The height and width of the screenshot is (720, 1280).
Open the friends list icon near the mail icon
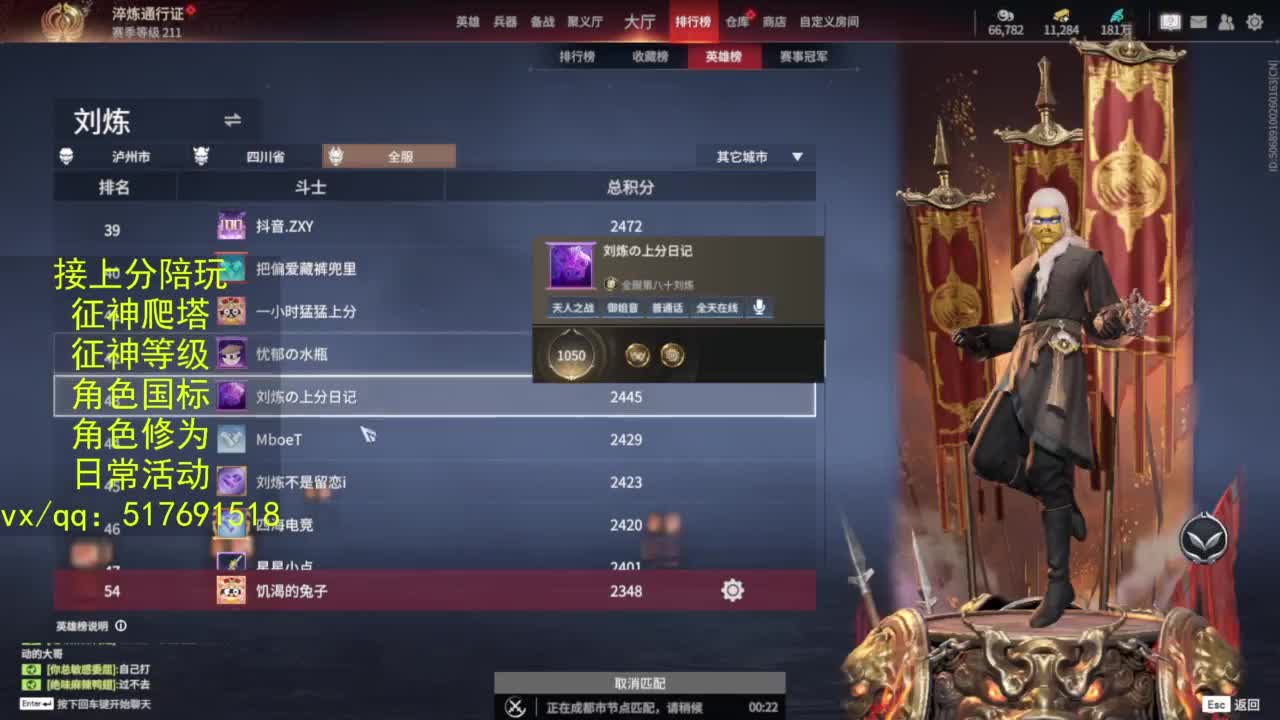(x=1225, y=20)
